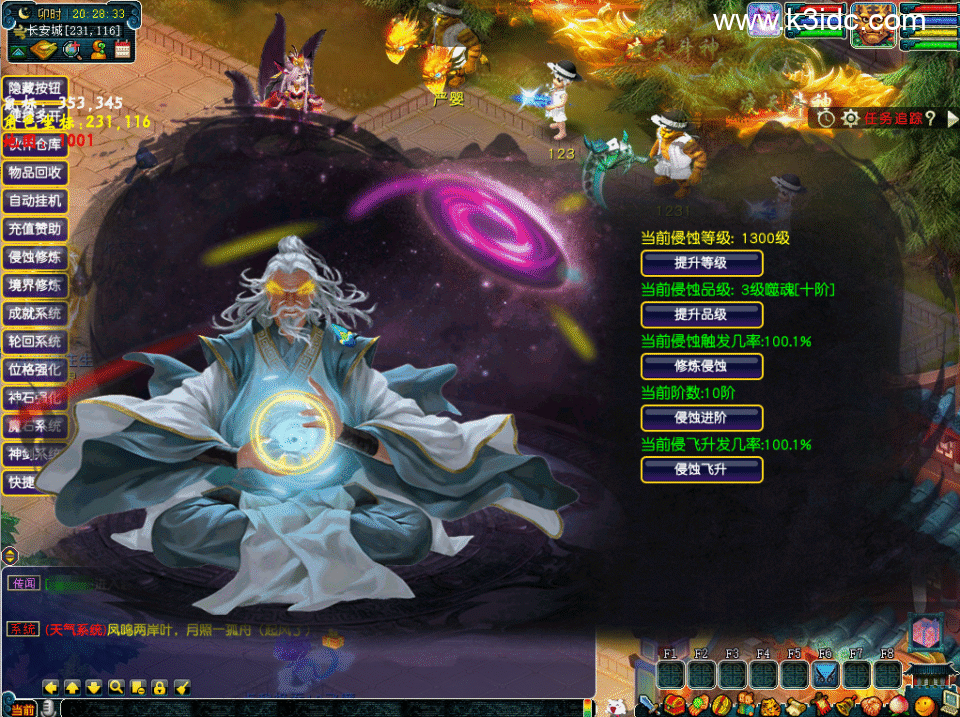Open the 充值赞助 recharge menu

pos(35,229)
